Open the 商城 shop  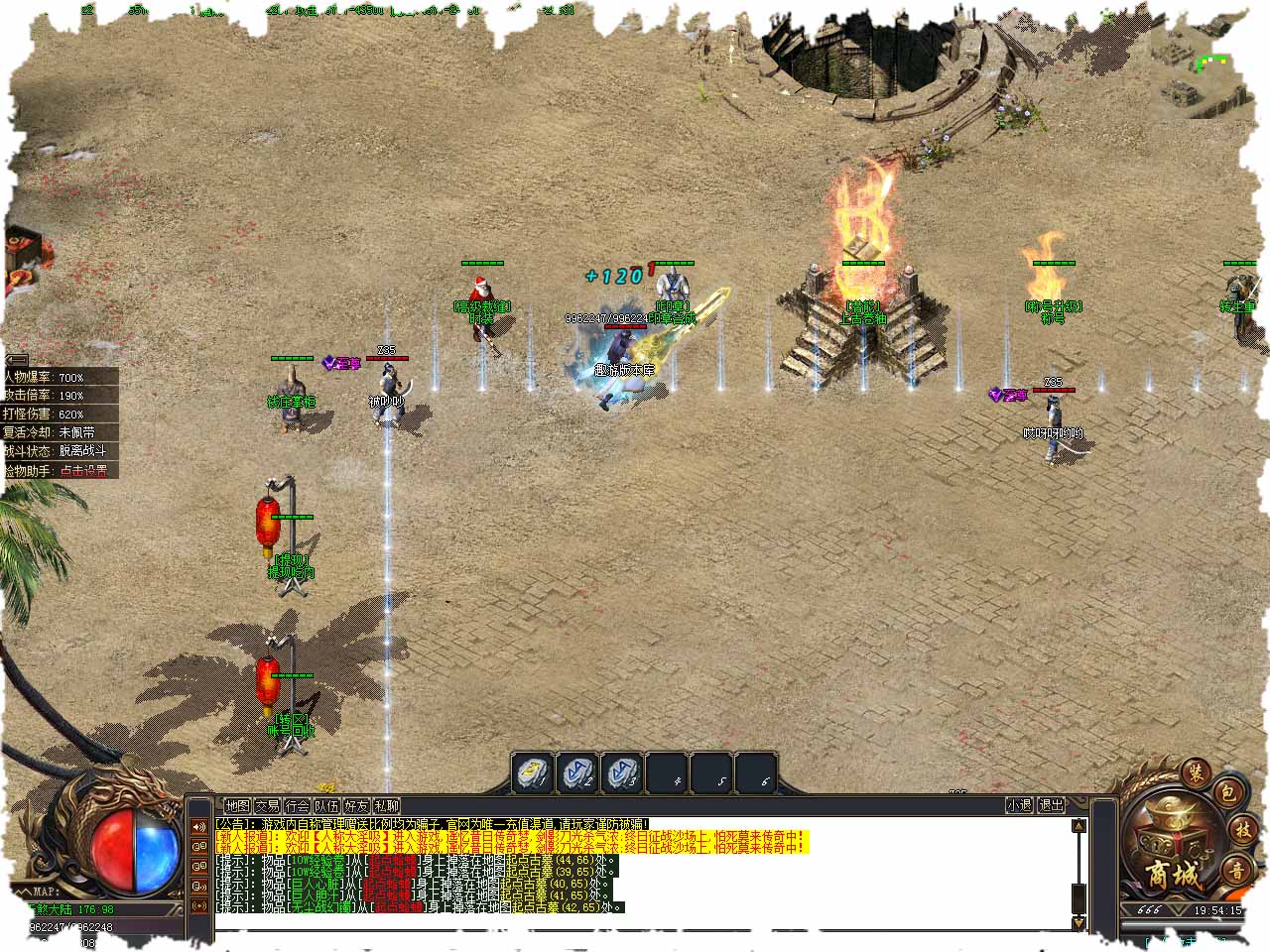point(1172,875)
